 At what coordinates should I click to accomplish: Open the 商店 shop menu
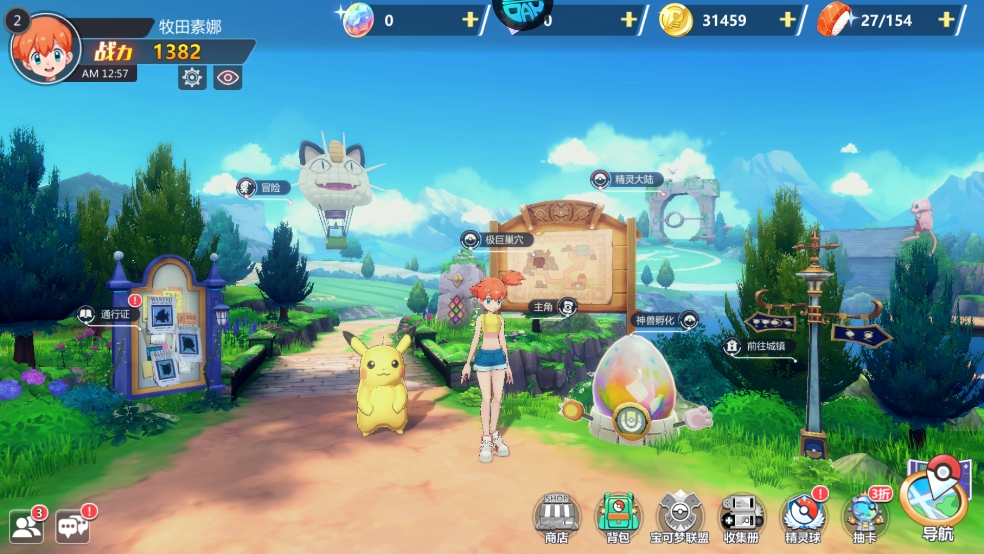click(557, 516)
